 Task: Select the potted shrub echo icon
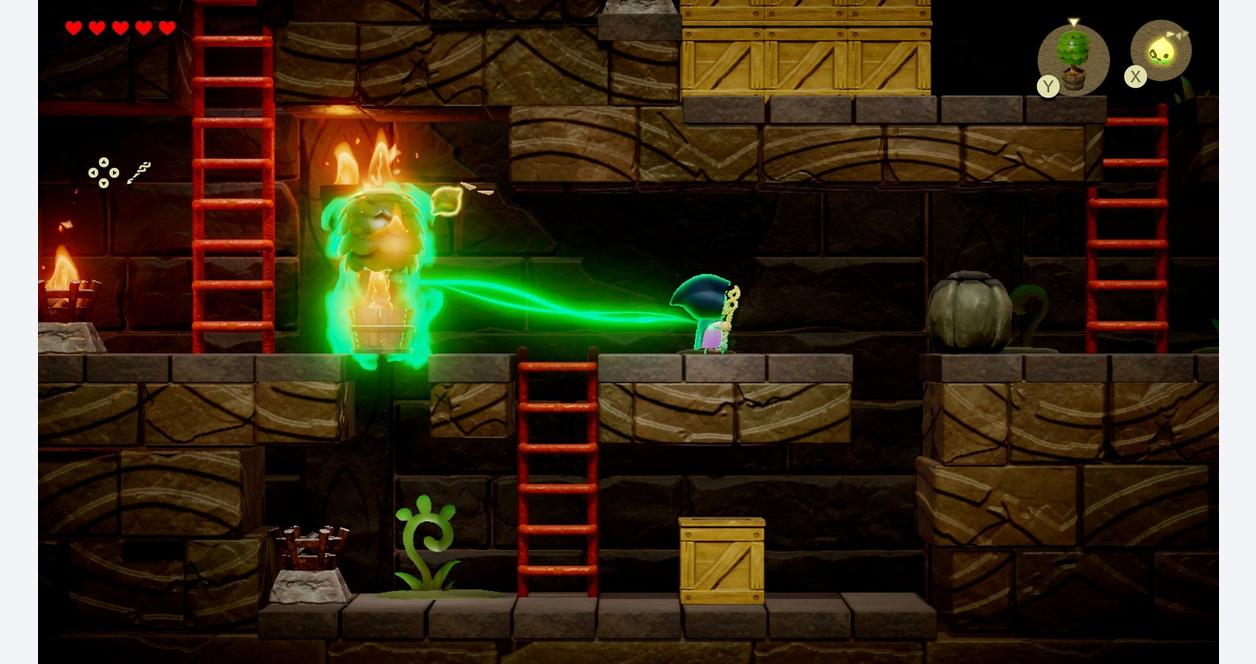click(x=1073, y=58)
